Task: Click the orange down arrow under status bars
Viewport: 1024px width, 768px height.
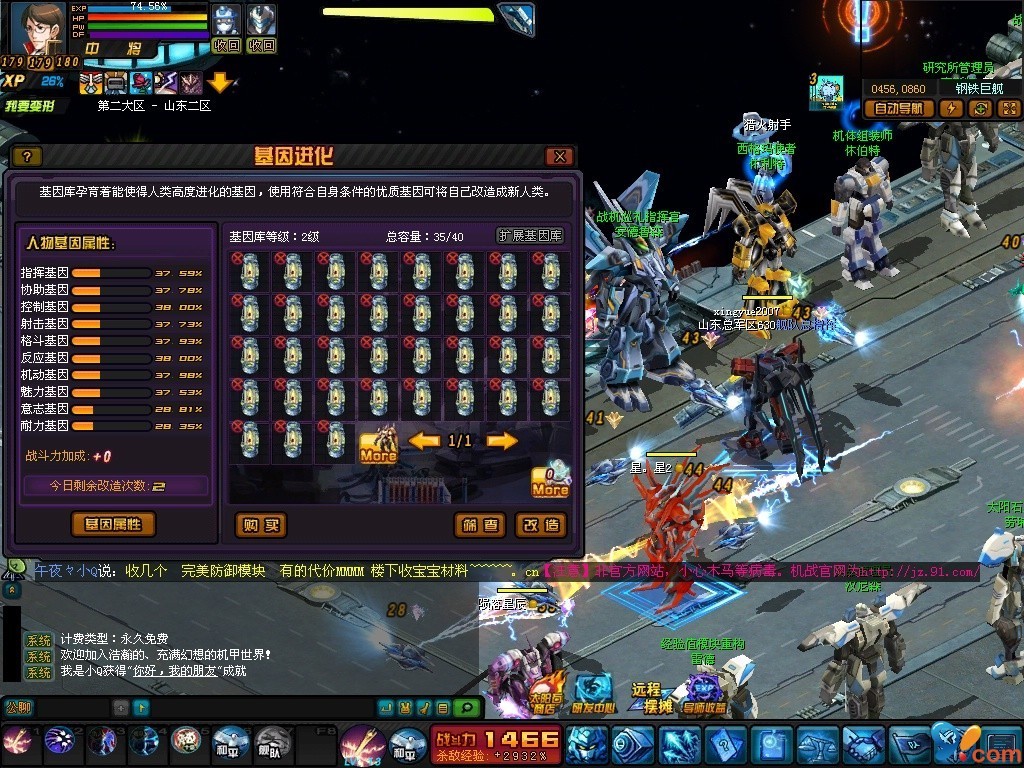Action: [x=219, y=82]
